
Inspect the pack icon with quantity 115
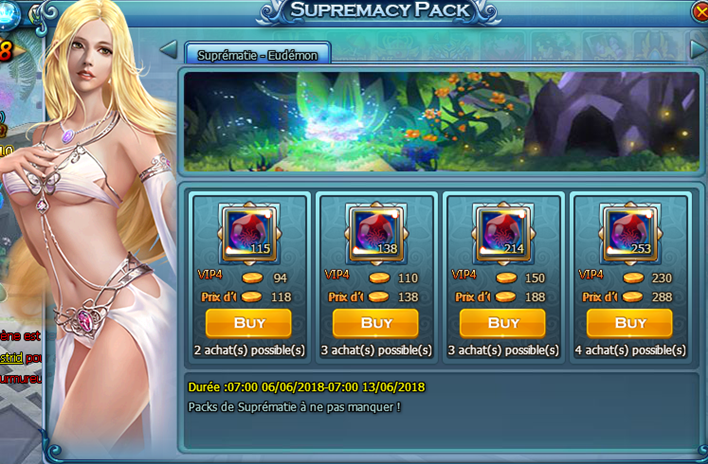point(248,231)
